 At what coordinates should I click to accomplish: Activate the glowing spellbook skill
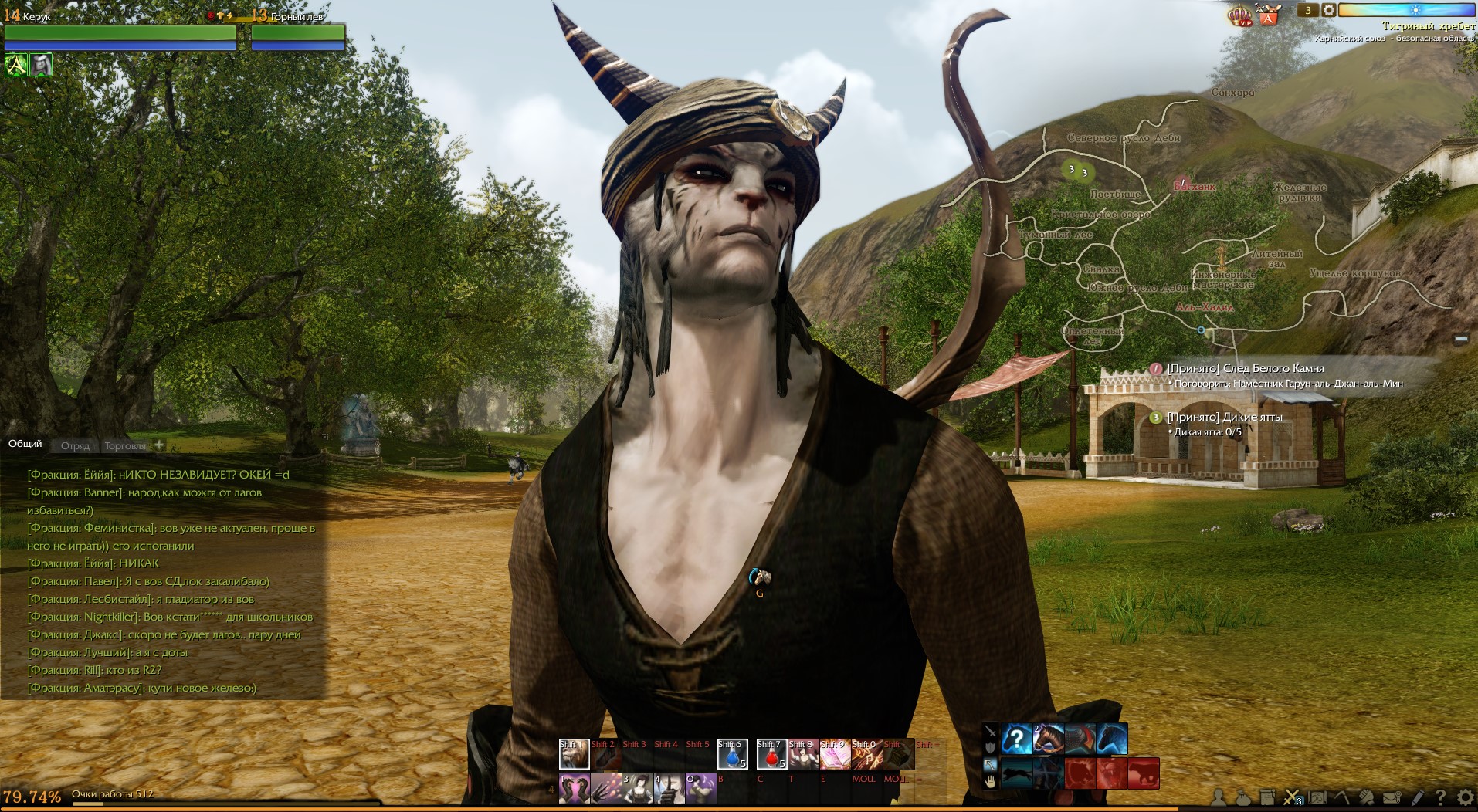pyautogui.click(x=835, y=754)
